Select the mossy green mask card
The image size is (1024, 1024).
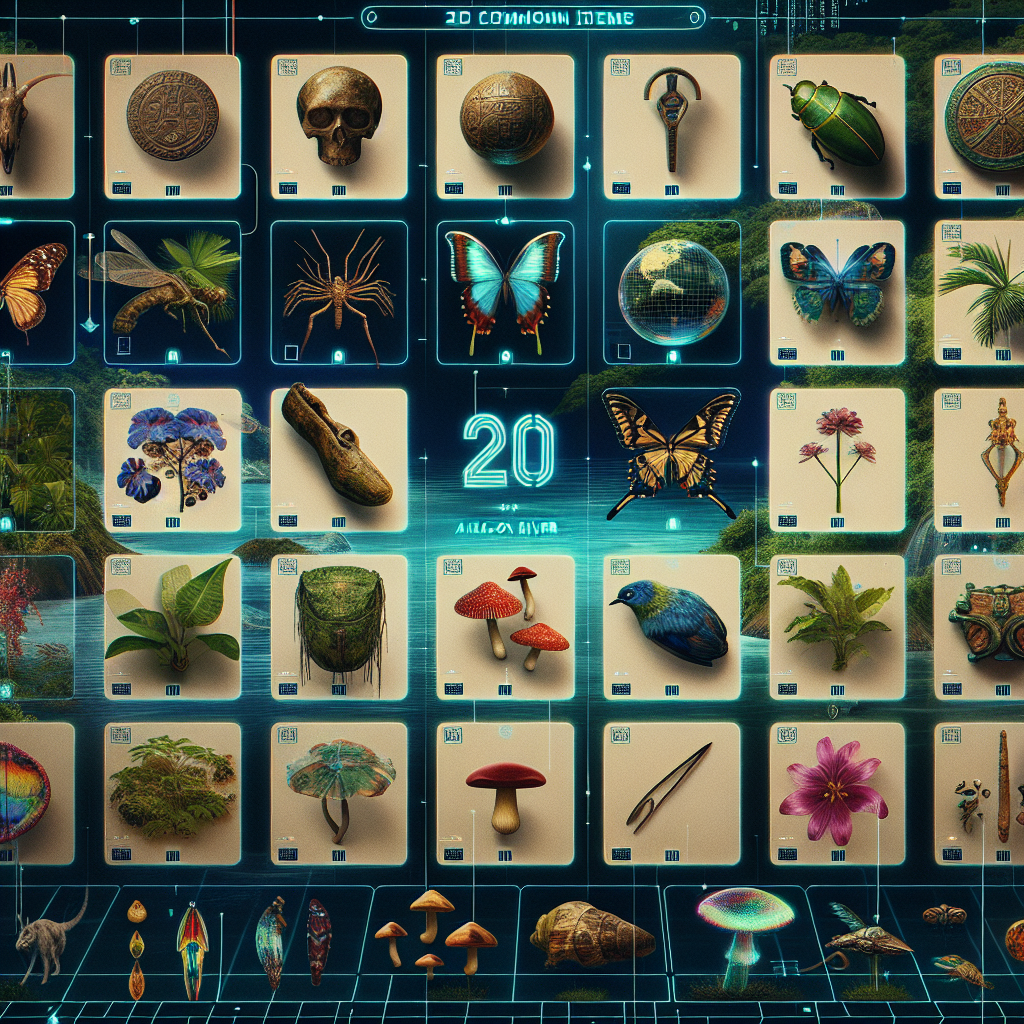[338, 625]
